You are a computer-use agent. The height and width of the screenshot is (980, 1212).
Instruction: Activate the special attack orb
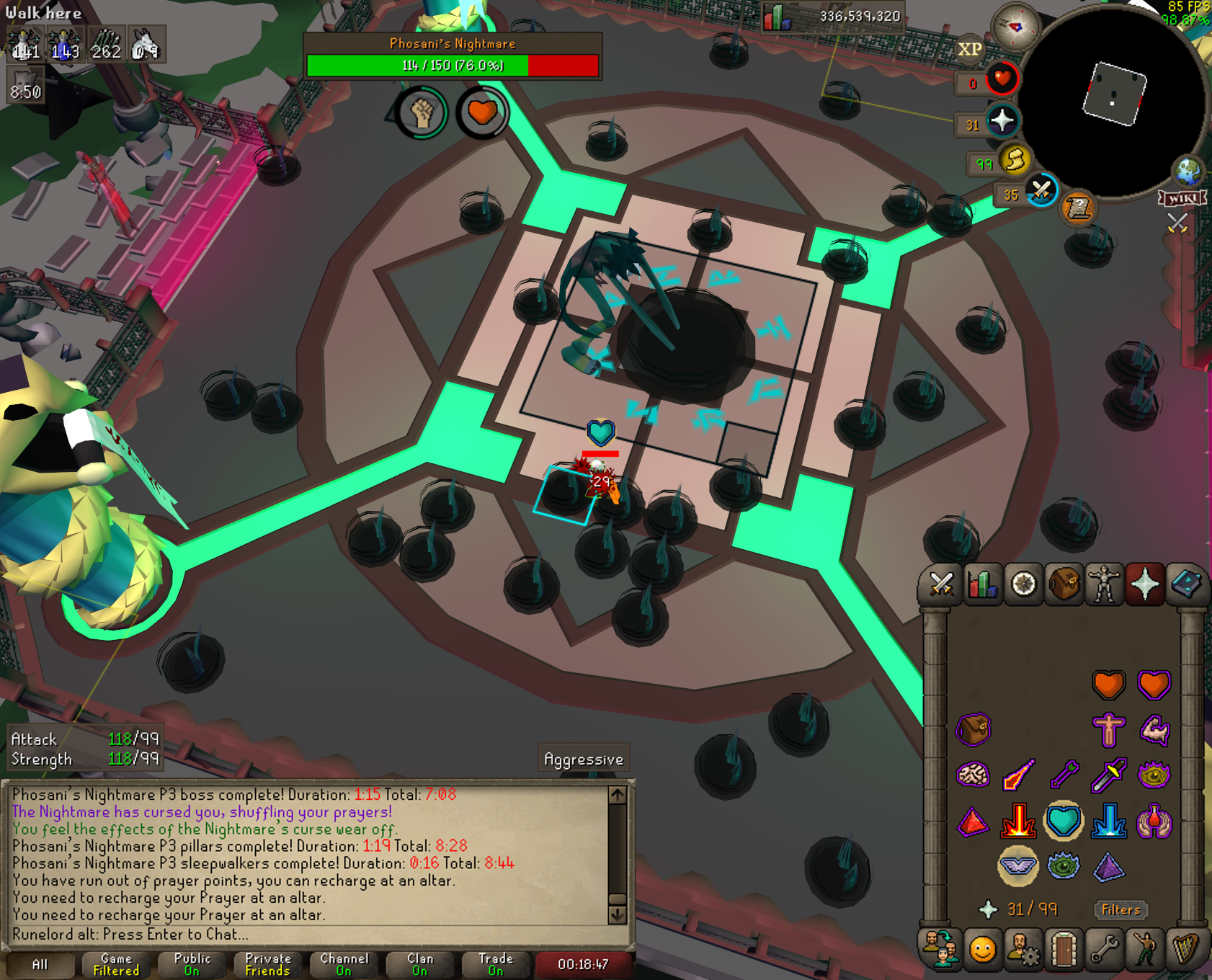[1041, 191]
